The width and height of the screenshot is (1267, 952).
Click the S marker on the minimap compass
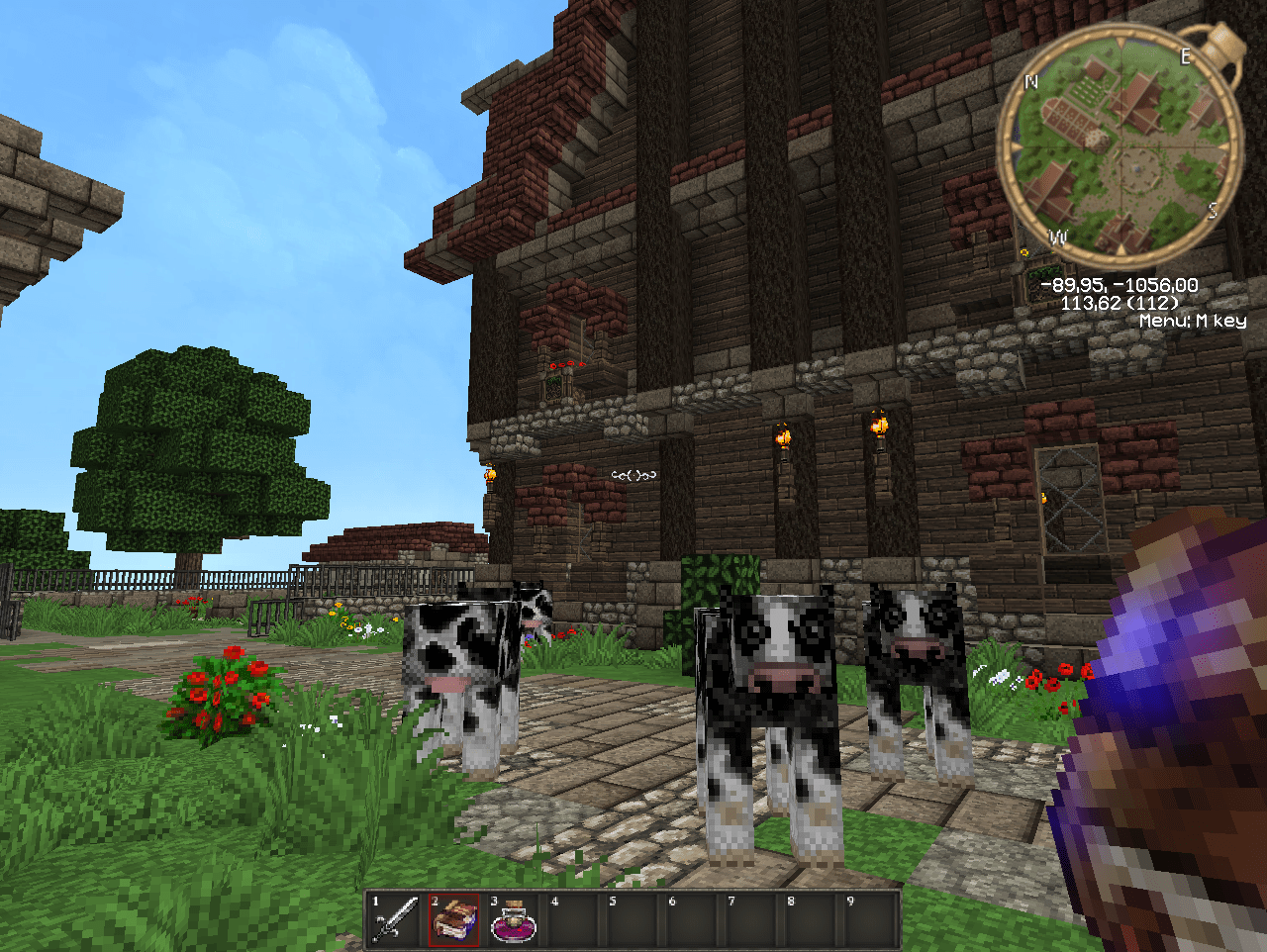[x=1213, y=209]
